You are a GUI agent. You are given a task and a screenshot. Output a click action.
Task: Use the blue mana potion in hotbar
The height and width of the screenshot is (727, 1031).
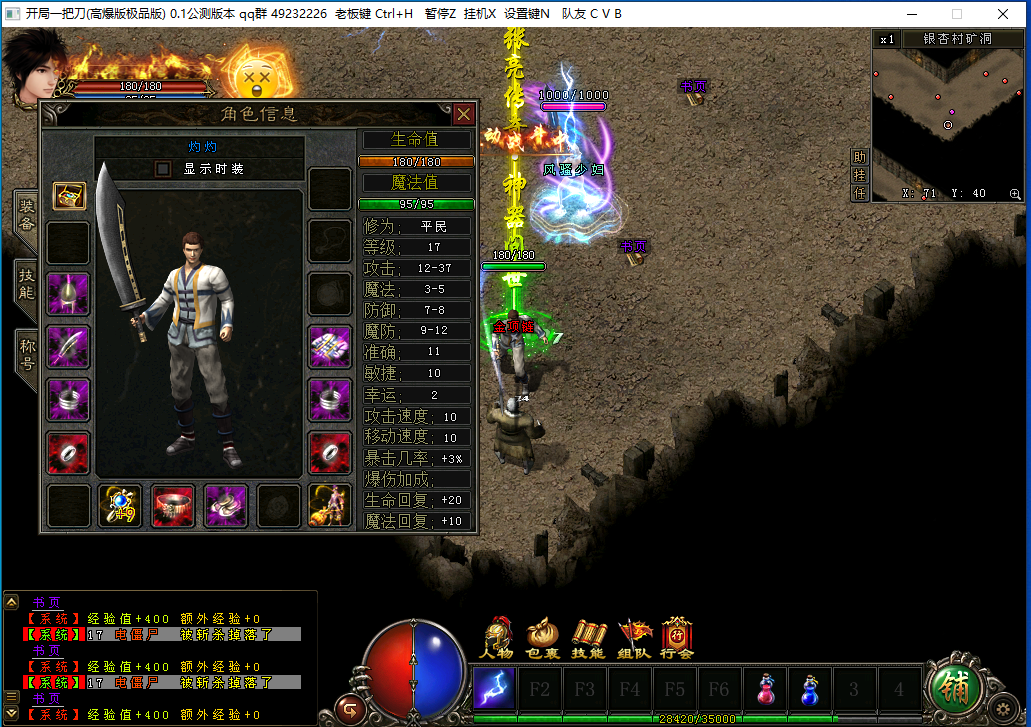pyautogui.click(x=810, y=688)
